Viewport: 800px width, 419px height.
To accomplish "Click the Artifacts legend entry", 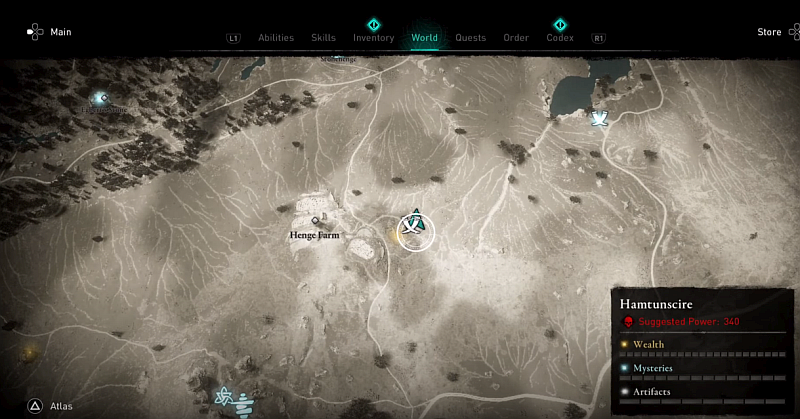I will coord(651,391).
